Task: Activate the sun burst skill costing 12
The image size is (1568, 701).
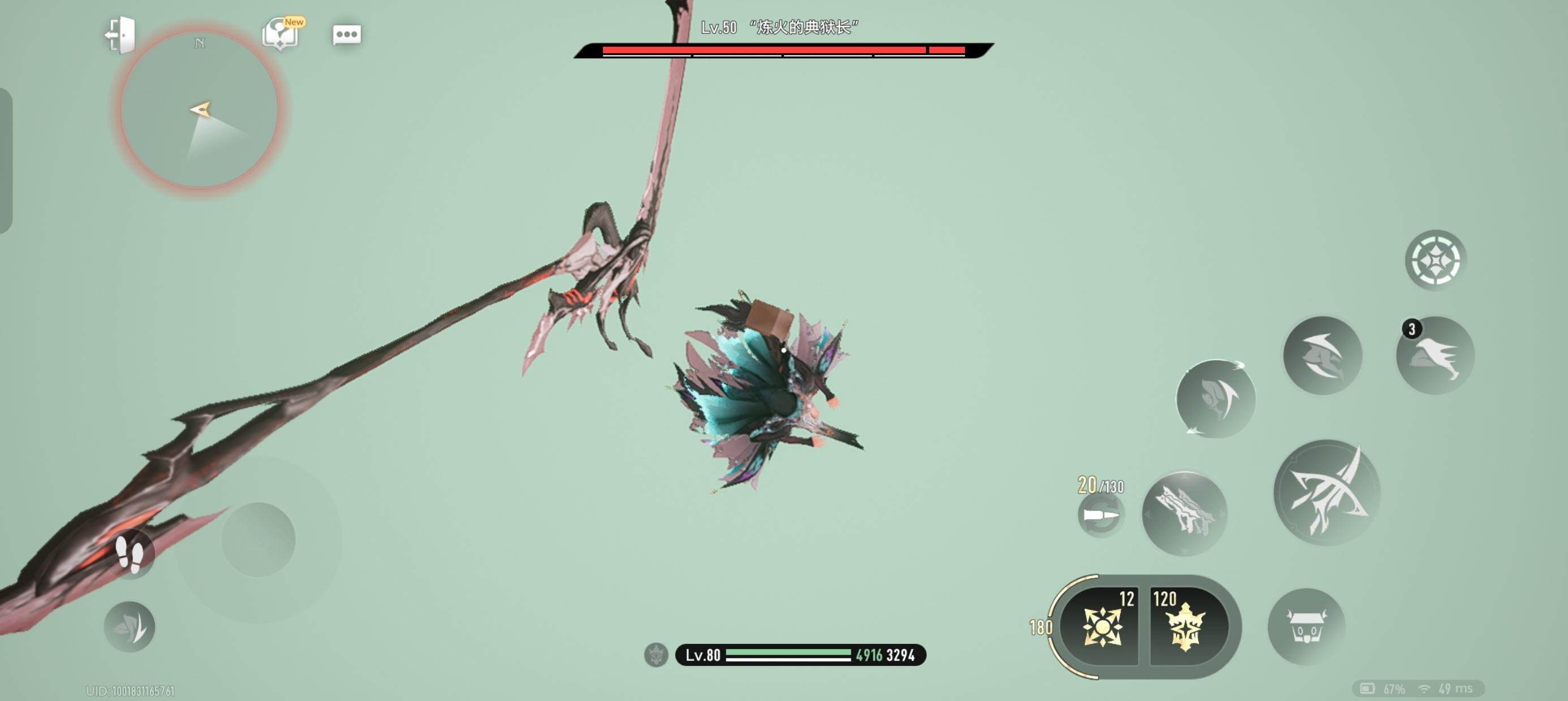Action: tap(1101, 627)
